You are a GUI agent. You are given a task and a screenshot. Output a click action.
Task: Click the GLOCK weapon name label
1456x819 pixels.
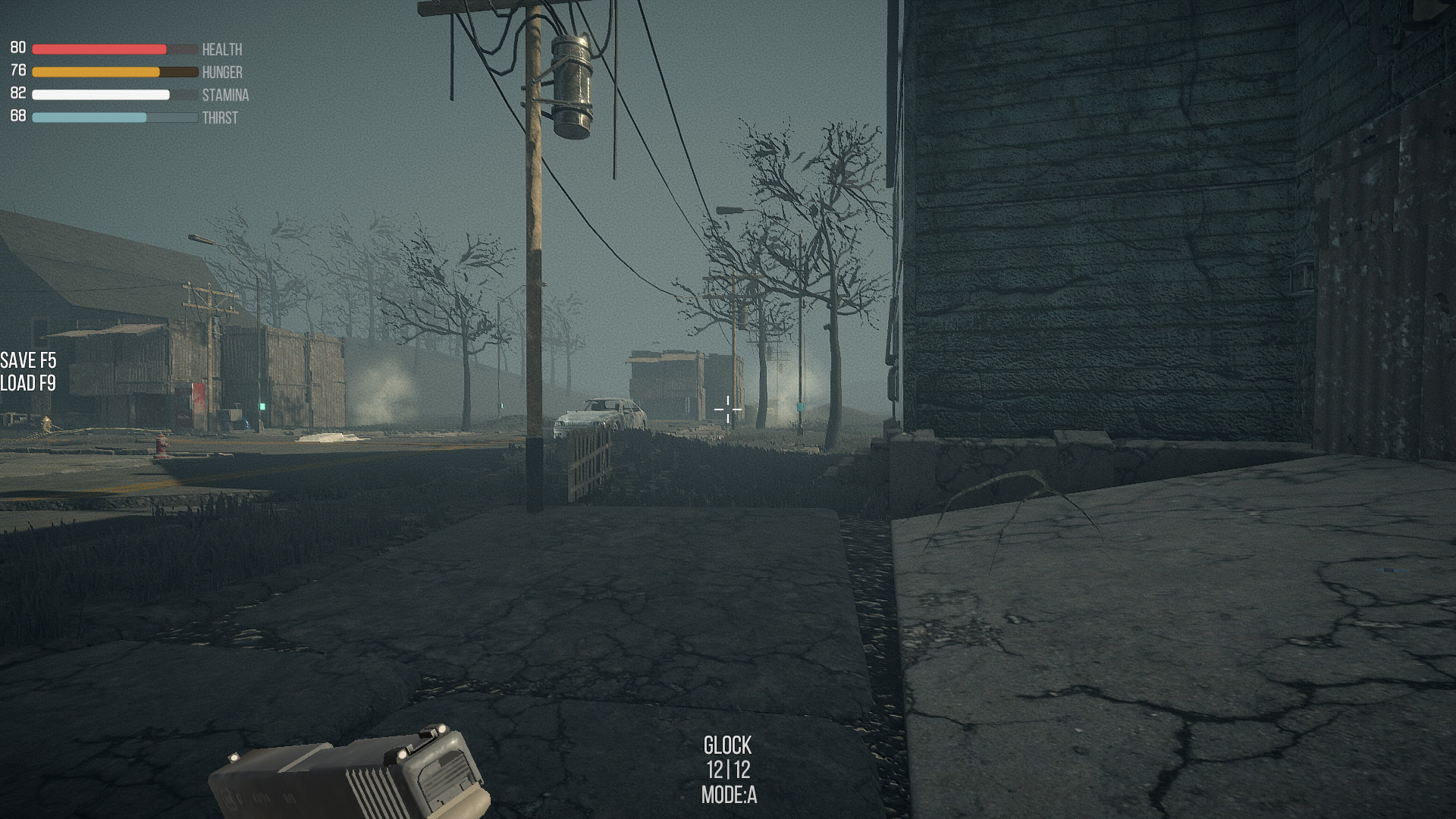point(727,745)
